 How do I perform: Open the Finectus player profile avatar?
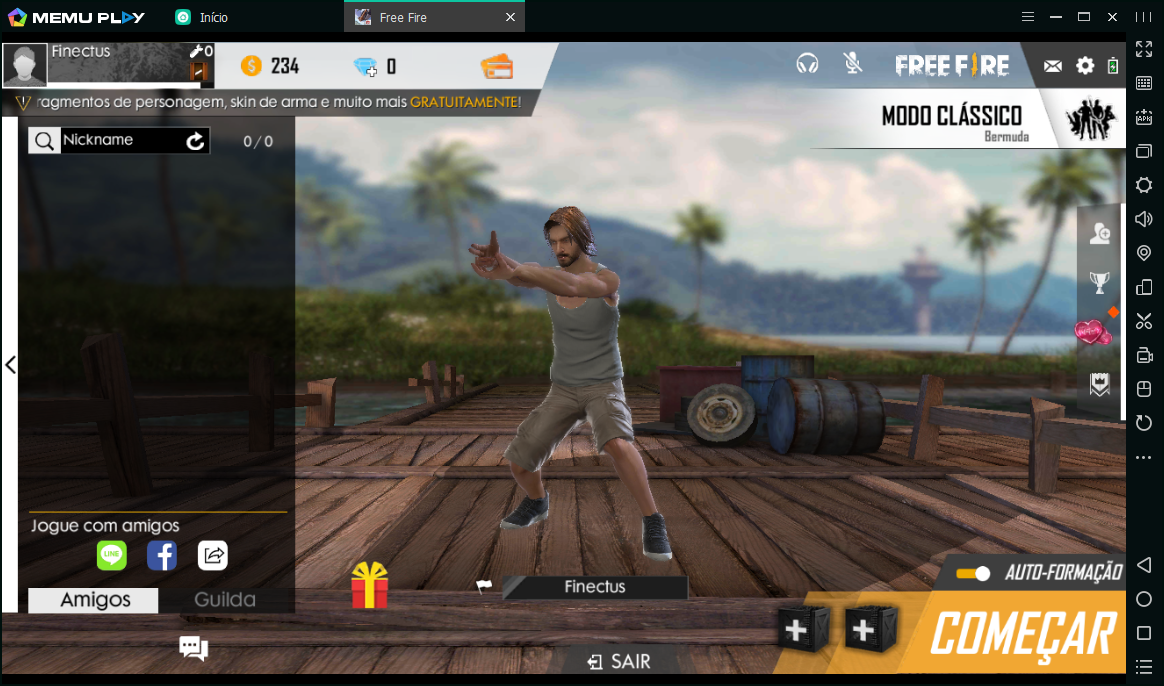click(25, 65)
